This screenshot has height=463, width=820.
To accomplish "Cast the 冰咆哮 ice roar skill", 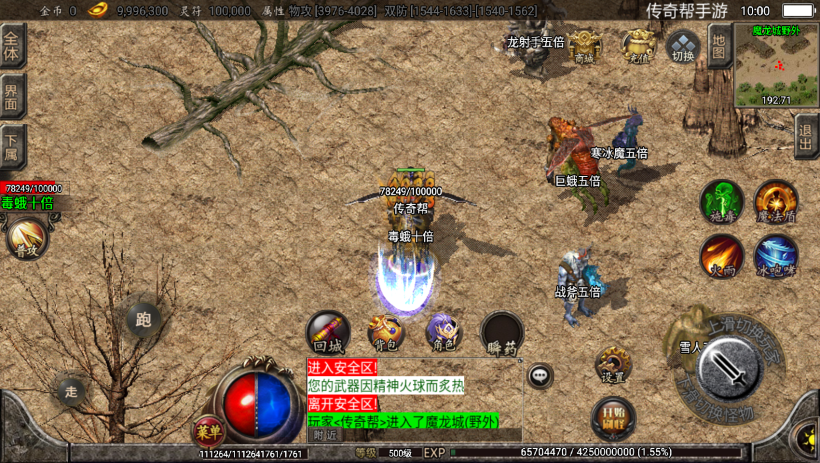I will (x=775, y=255).
